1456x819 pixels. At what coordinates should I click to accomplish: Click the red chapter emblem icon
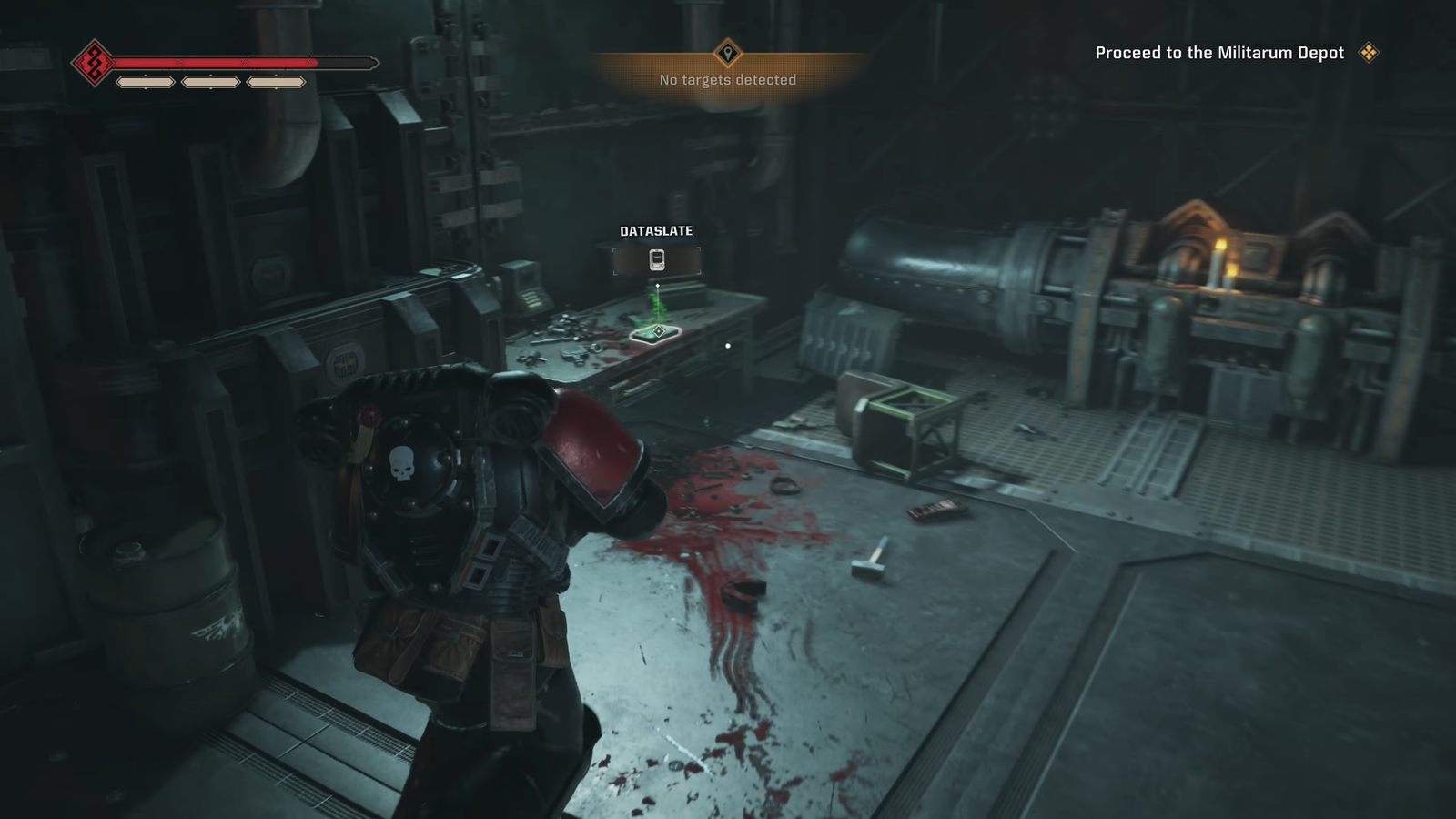[94, 63]
